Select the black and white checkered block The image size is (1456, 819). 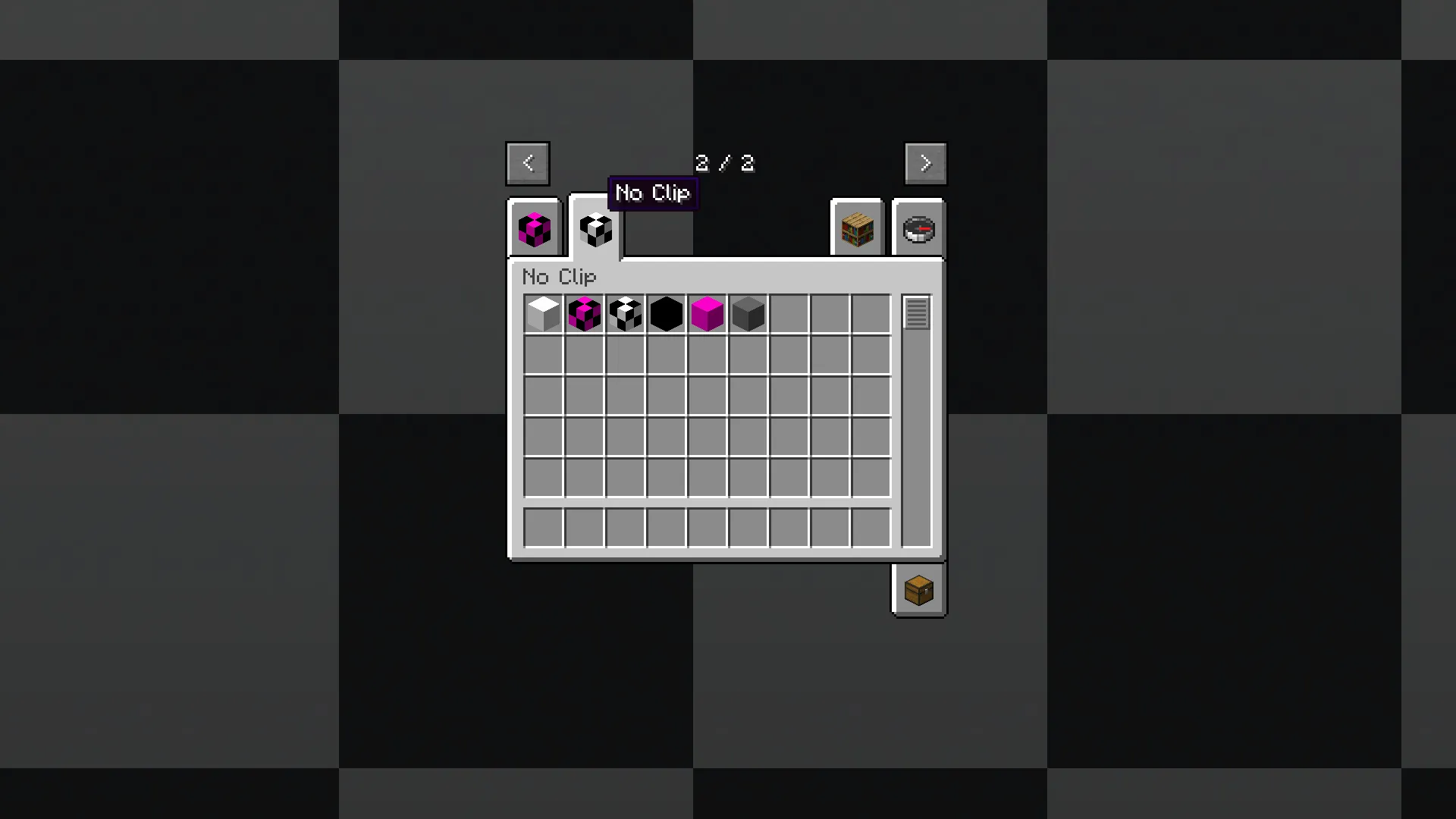[625, 313]
